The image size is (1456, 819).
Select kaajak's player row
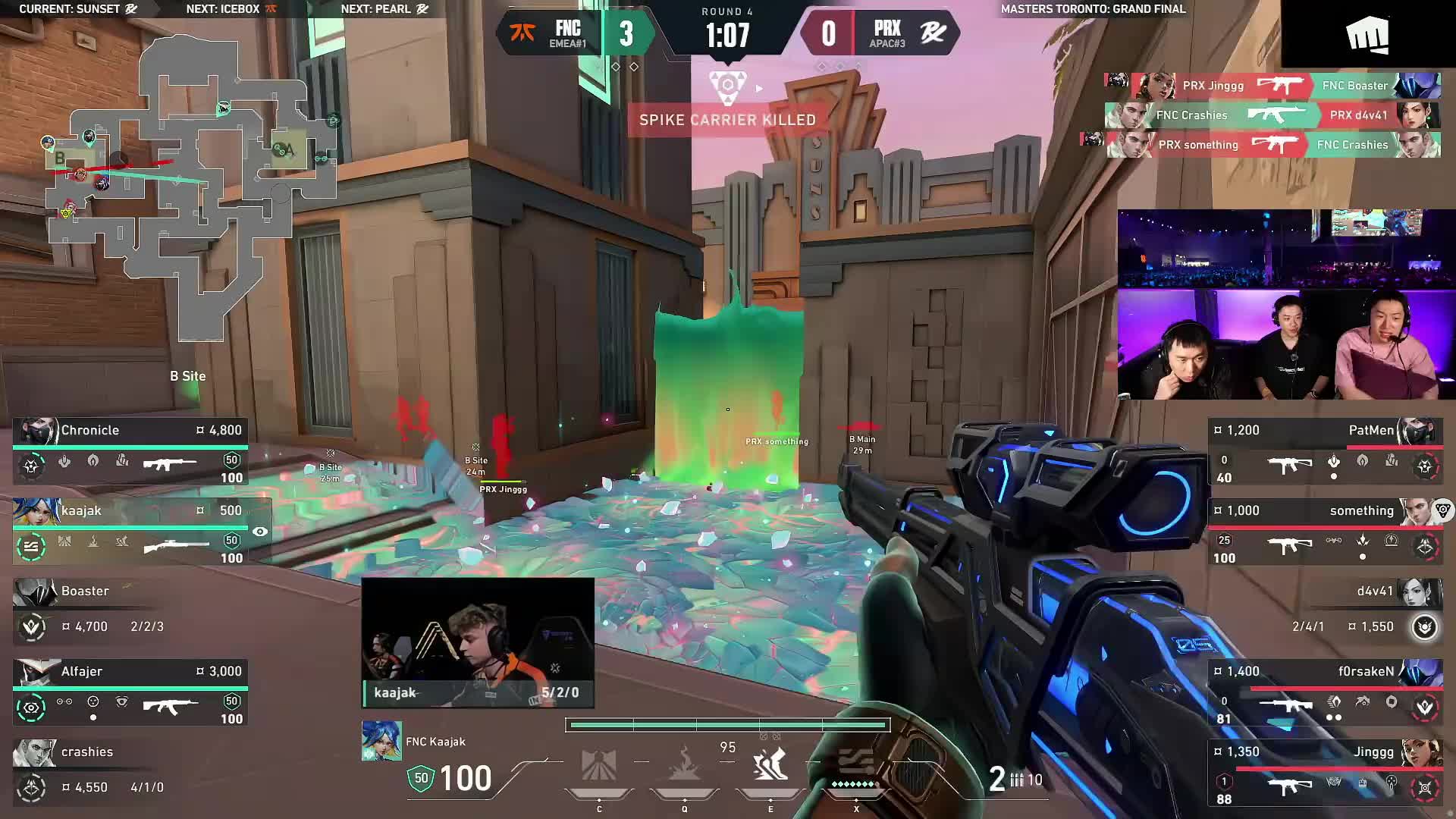click(130, 532)
